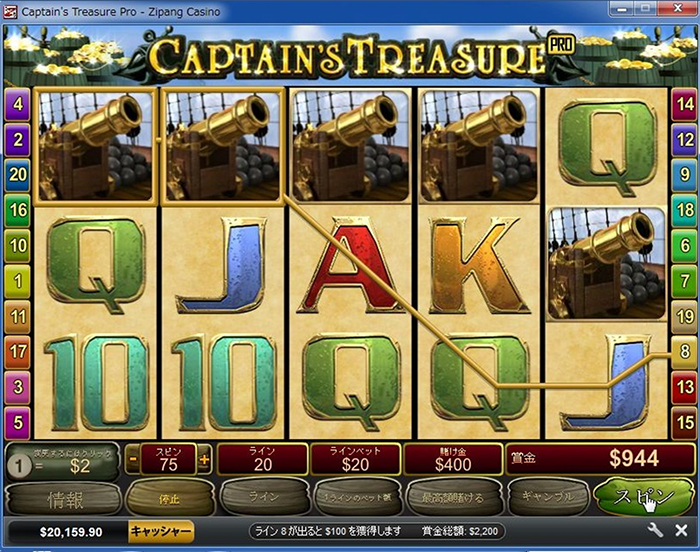This screenshot has height=552, width=700.
Task: Close the game with bottom X icon
Action: click(681, 531)
